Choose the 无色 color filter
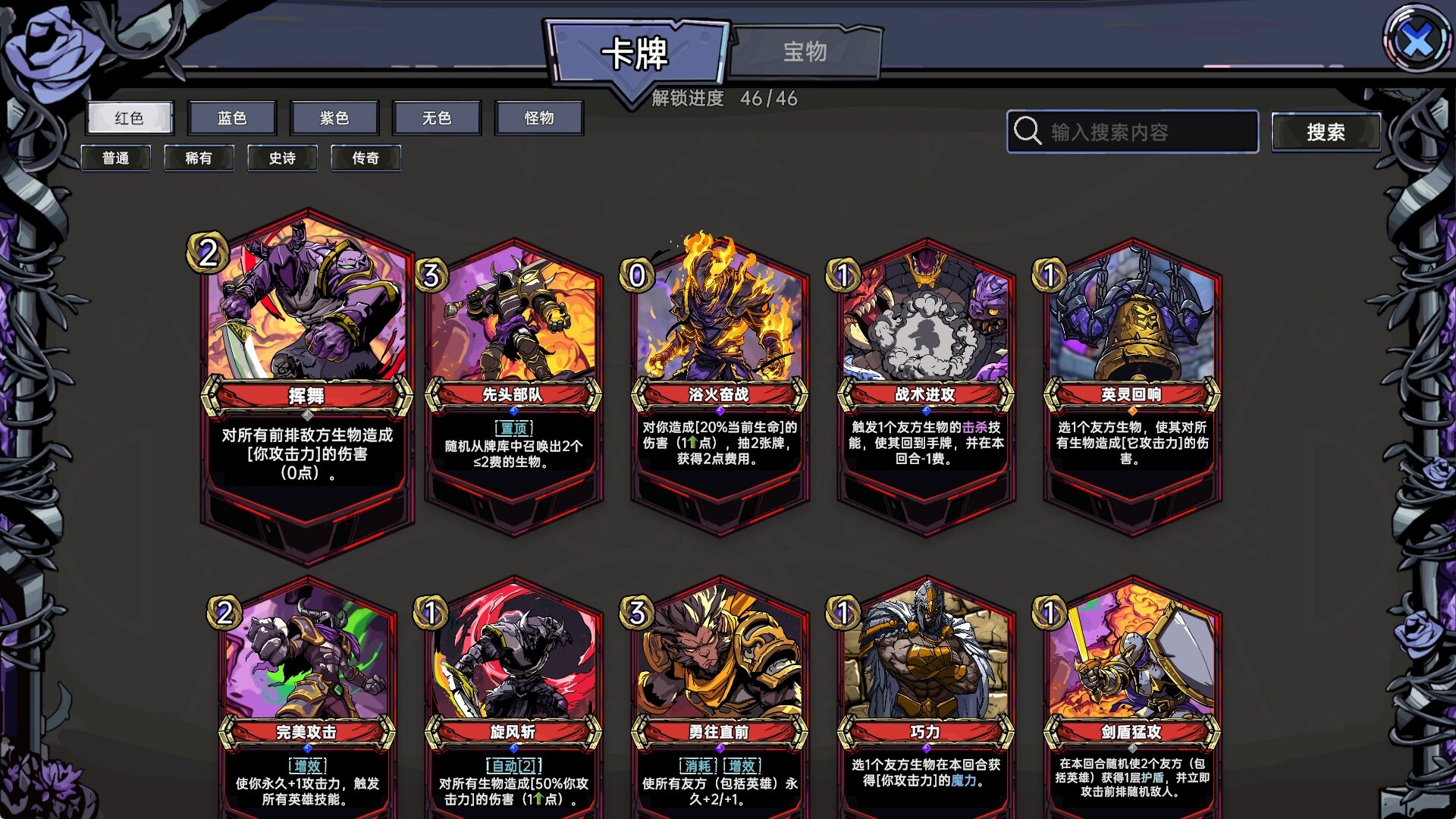Screen dimensions: 1456x819 [437, 118]
